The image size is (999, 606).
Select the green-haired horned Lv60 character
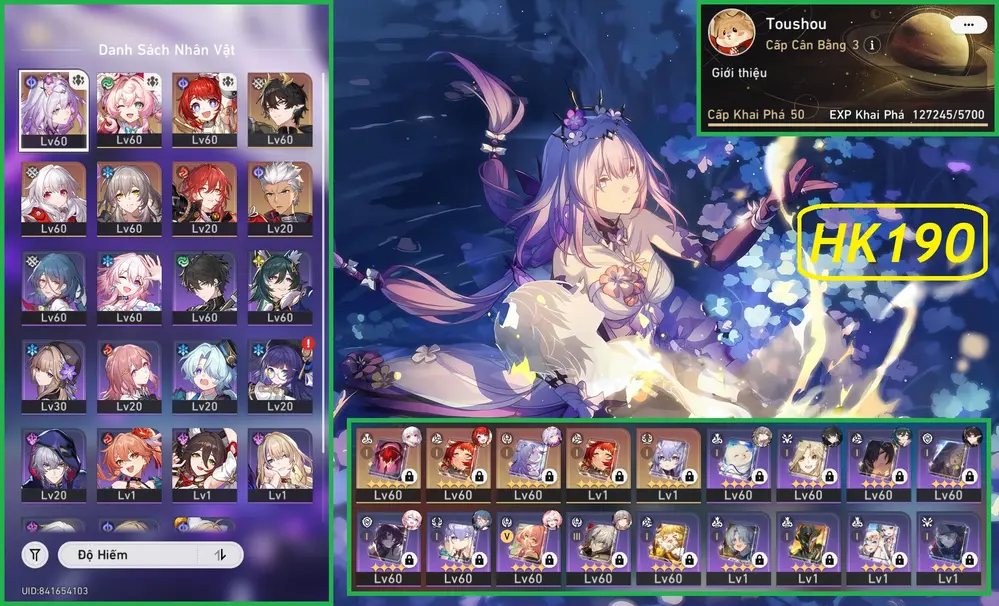click(x=279, y=288)
